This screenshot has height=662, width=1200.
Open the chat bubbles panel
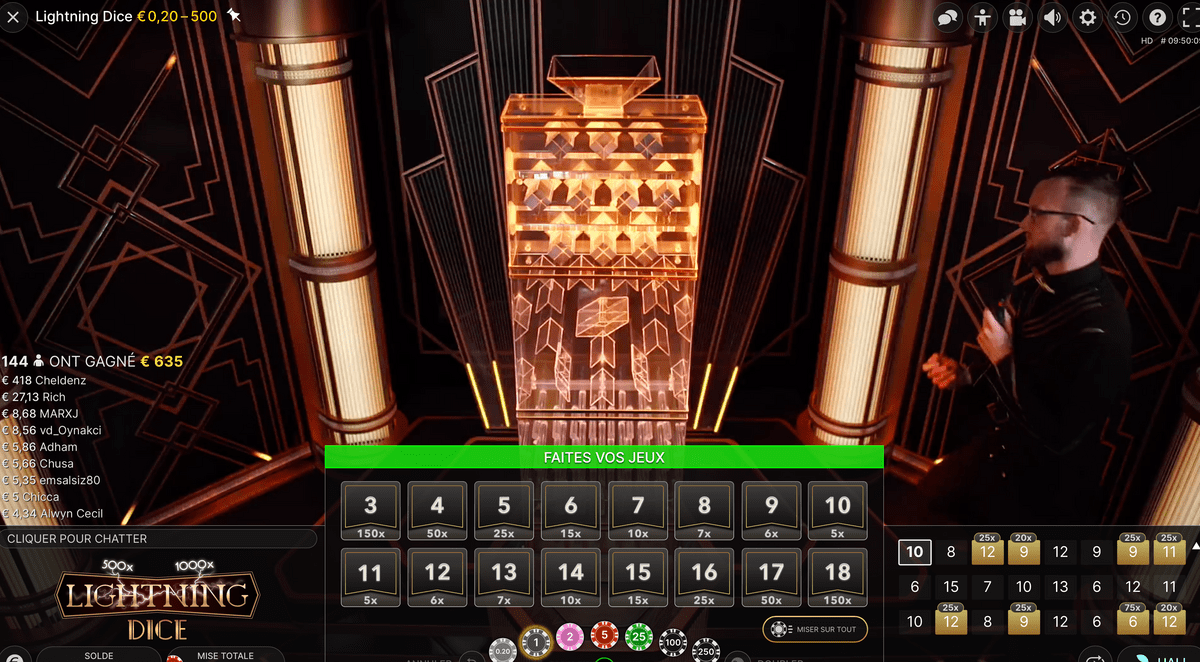click(948, 17)
